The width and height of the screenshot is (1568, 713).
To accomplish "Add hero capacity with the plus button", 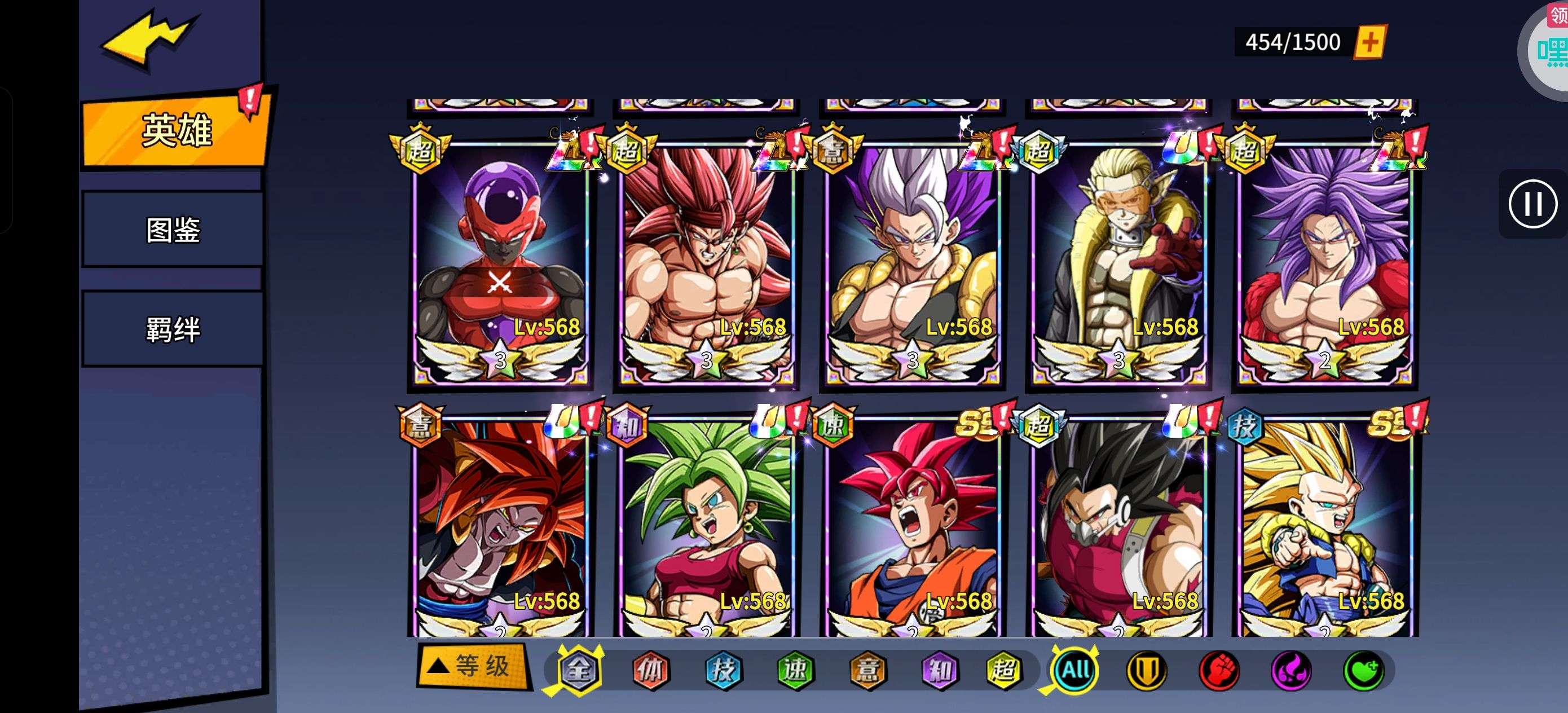I will tap(1369, 42).
